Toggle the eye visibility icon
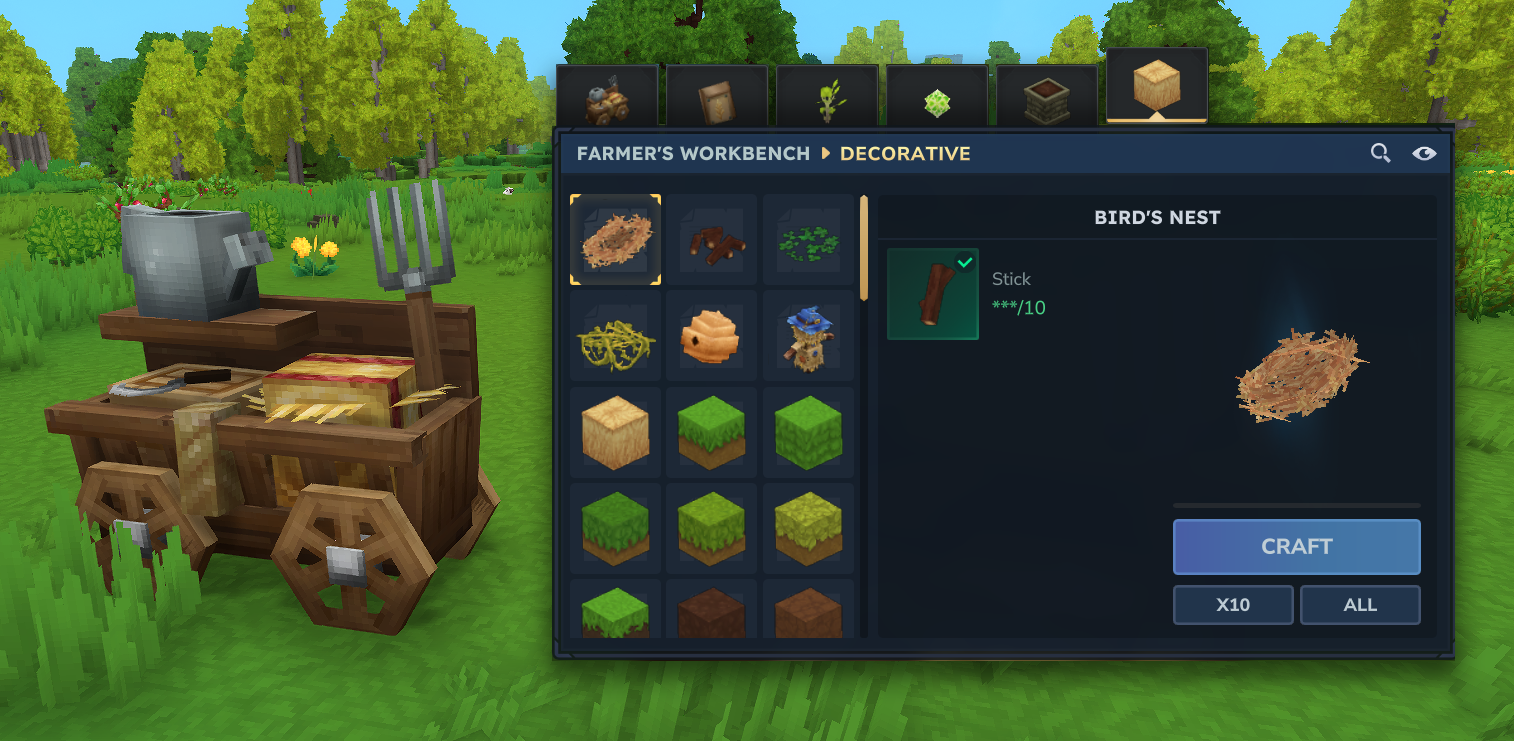Image resolution: width=1514 pixels, height=741 pixels. pyautogui.click(x=1424, y=153)
